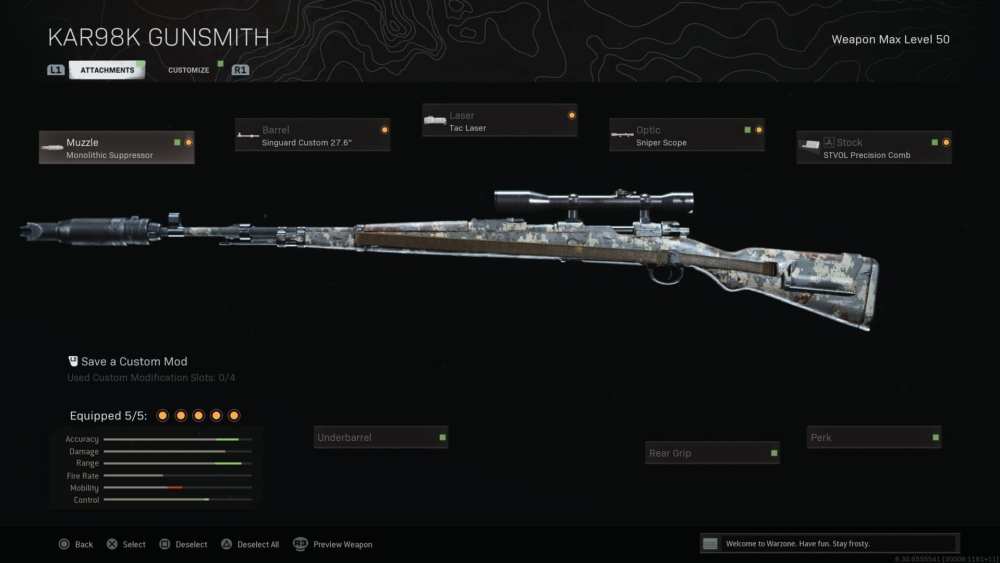Choose the Perk attachment slot

[874, 437]
